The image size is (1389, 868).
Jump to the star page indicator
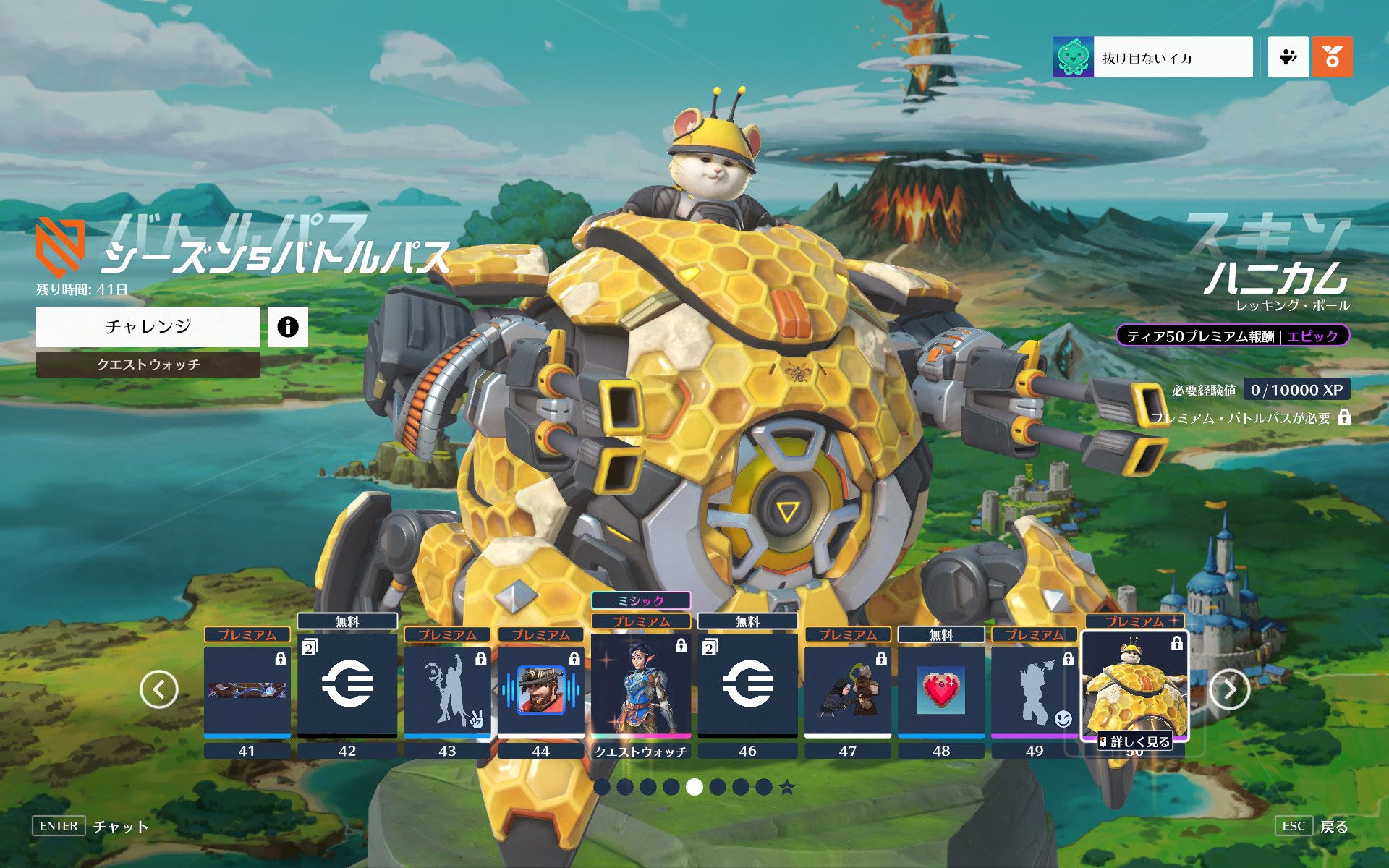click(787, 788)
